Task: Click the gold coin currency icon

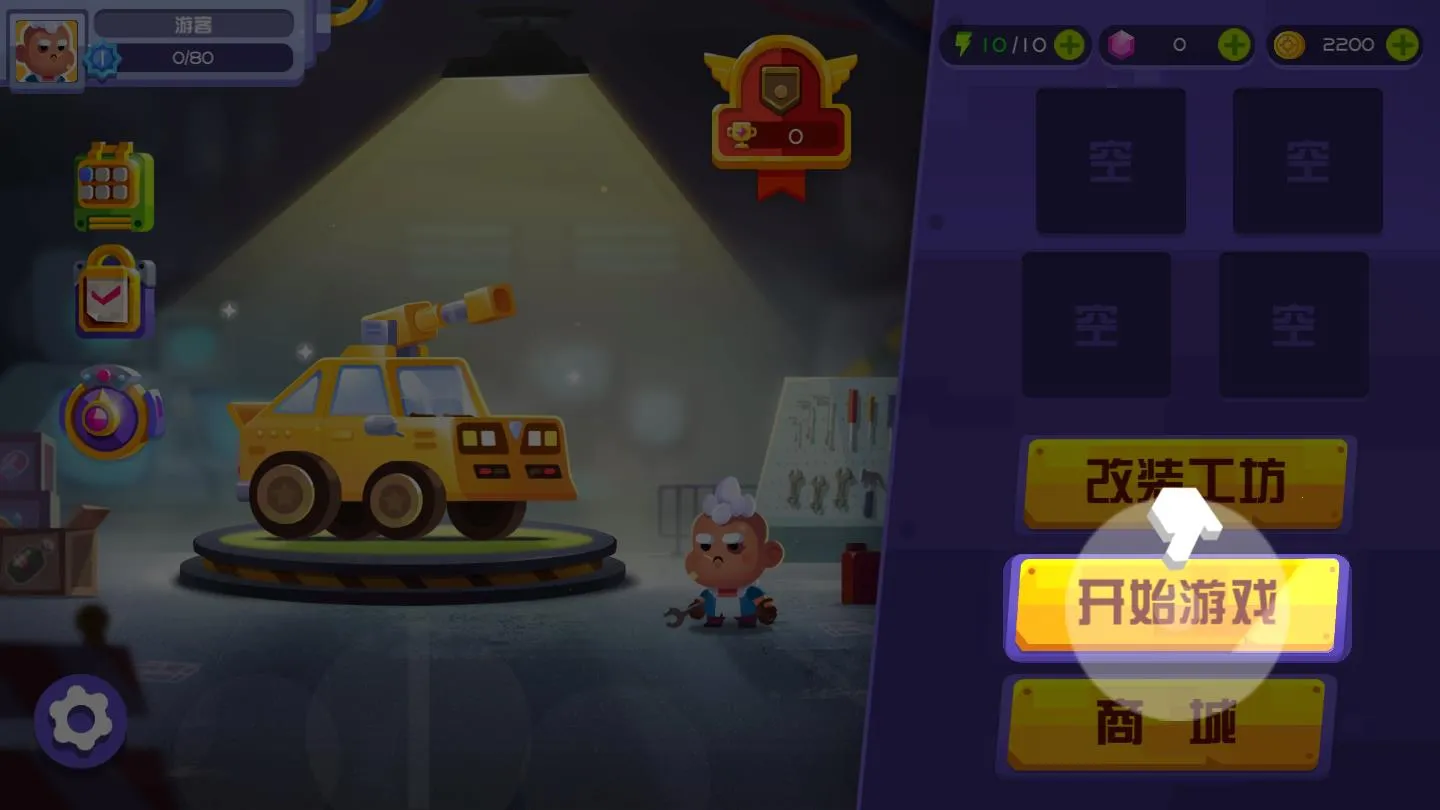Action: (x=1290, y=44)
